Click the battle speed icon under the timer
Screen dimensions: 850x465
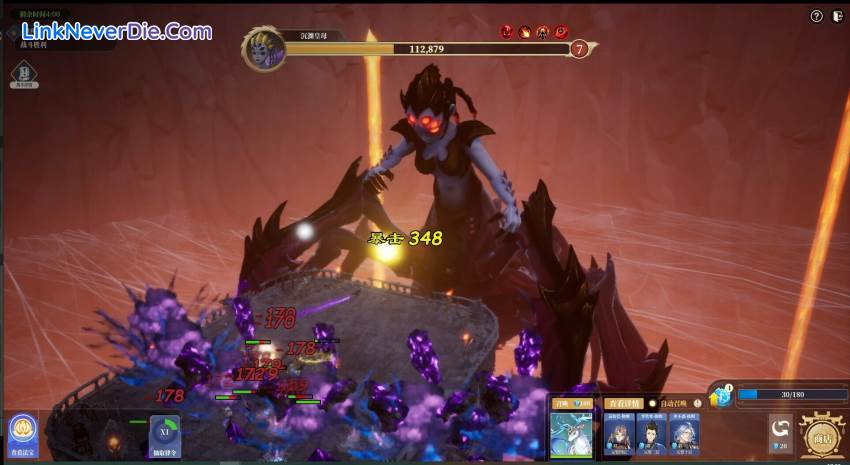tap(25, 74)
